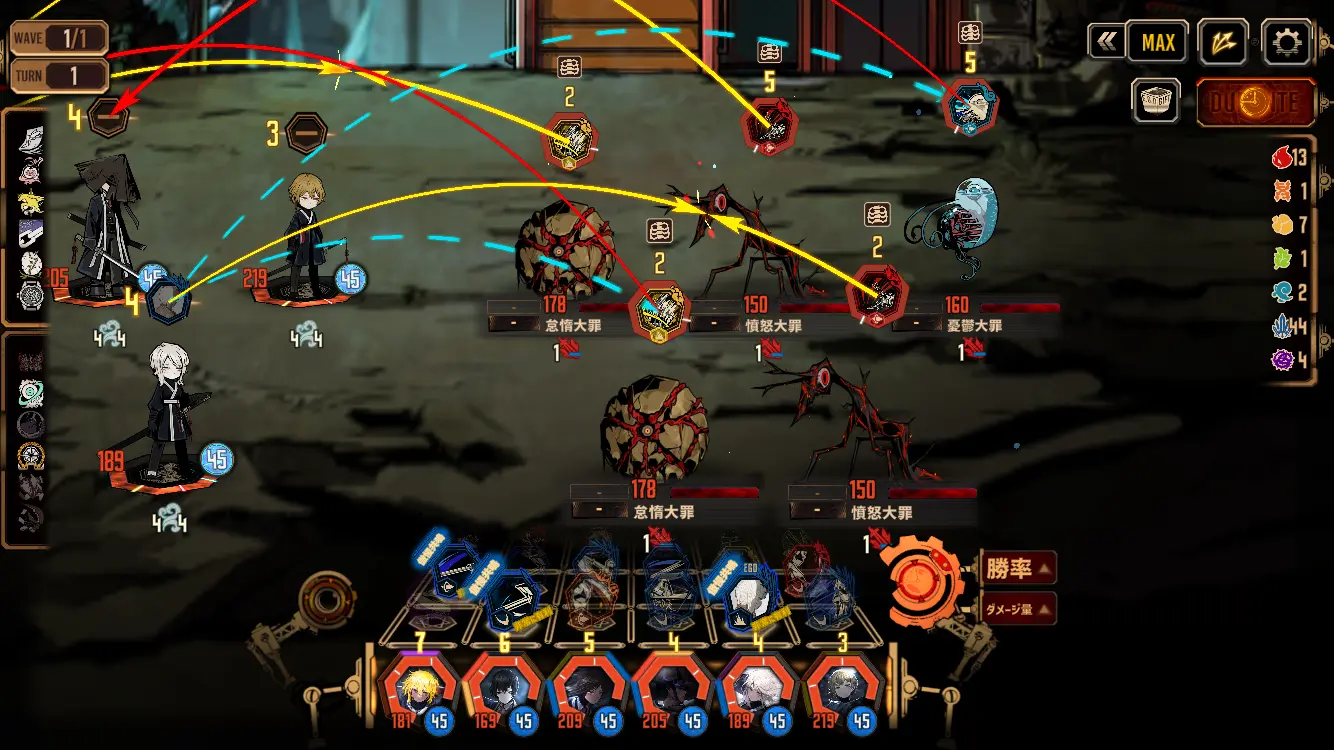Select the EGO-labelled skill in the dashboard
1334x750 pixels.
[745, 598]
